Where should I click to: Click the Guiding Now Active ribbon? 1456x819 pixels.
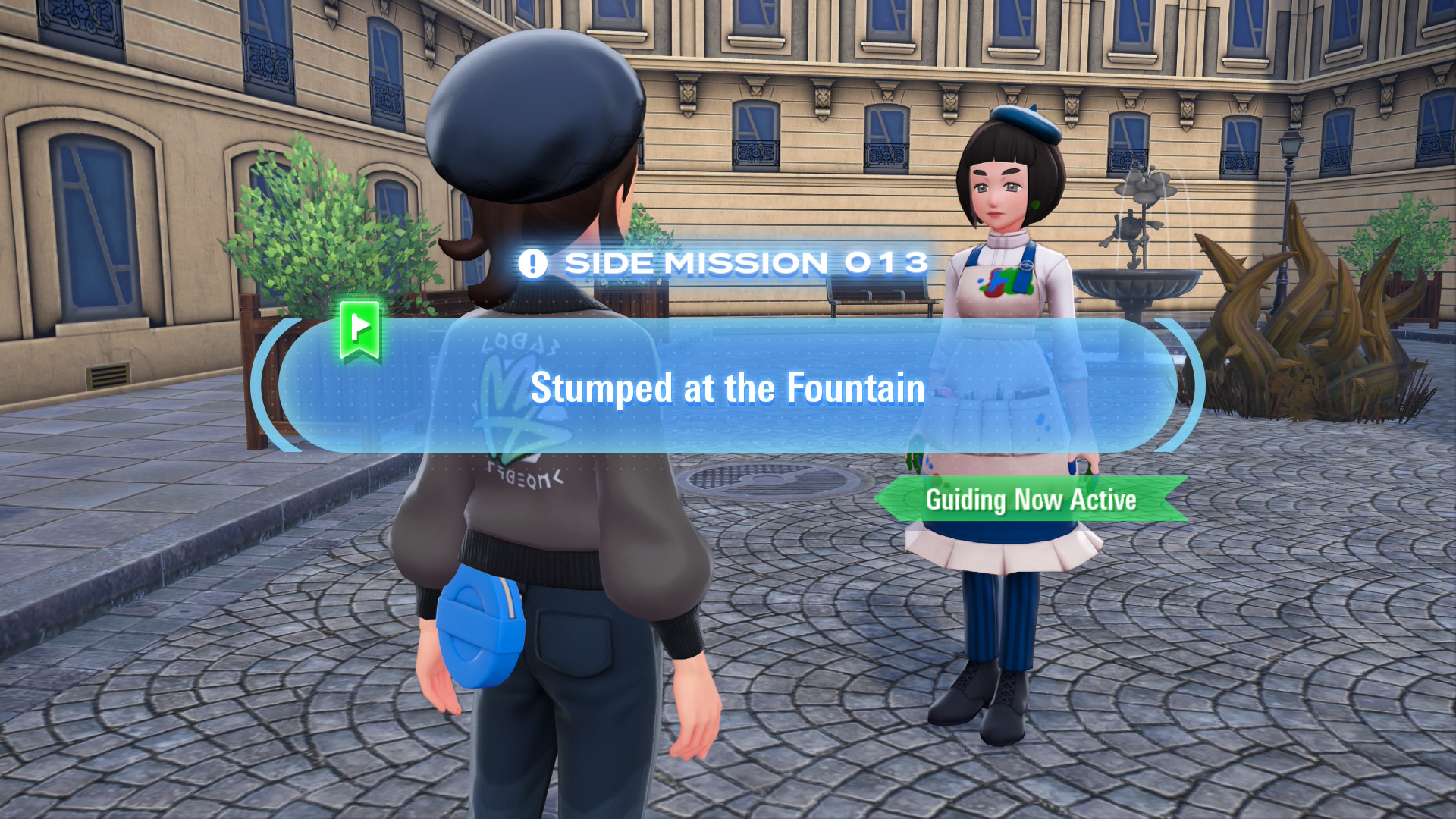[x=1031, y=500]
